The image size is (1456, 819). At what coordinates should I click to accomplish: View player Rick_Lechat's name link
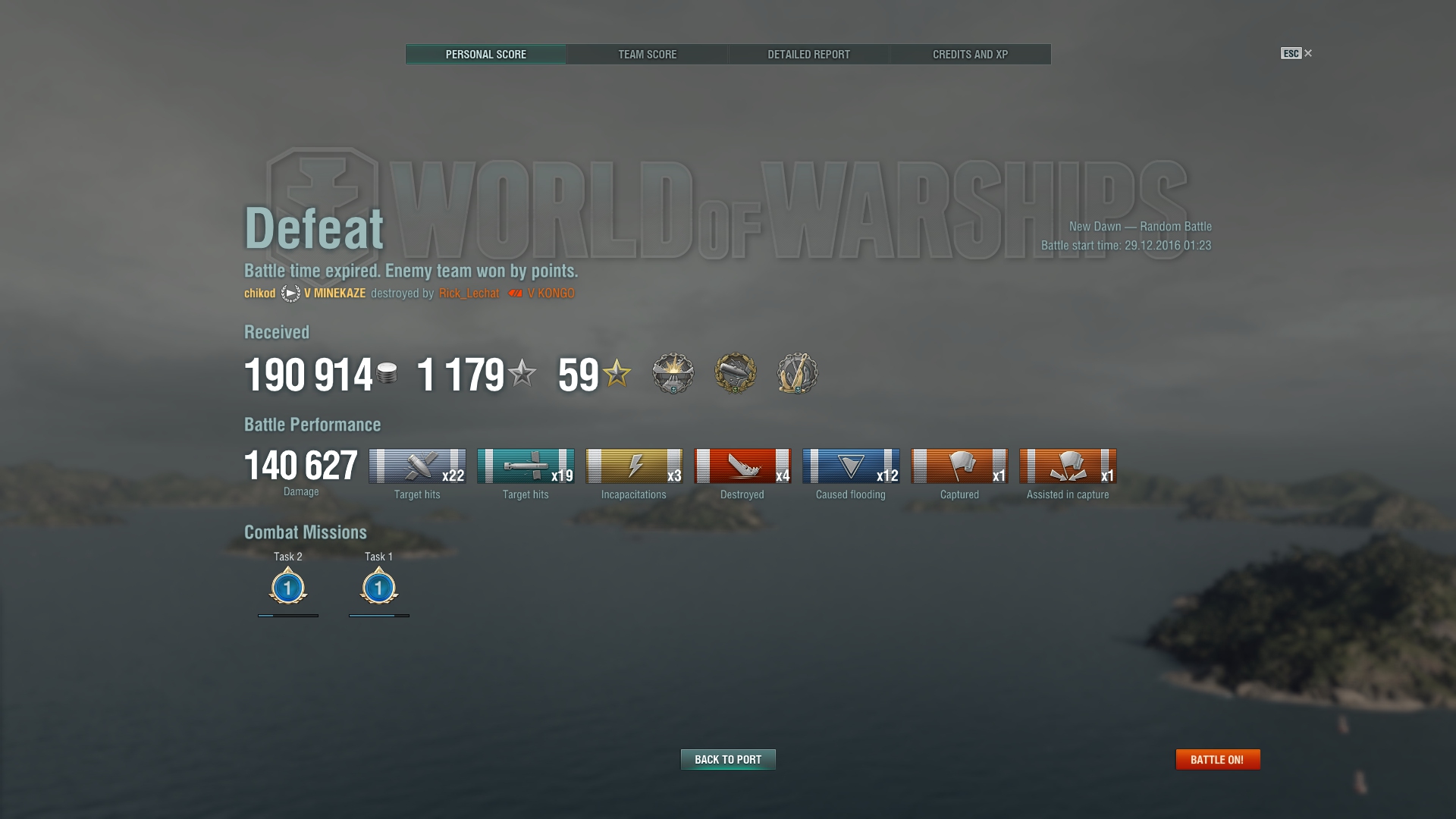coord(469,293)
